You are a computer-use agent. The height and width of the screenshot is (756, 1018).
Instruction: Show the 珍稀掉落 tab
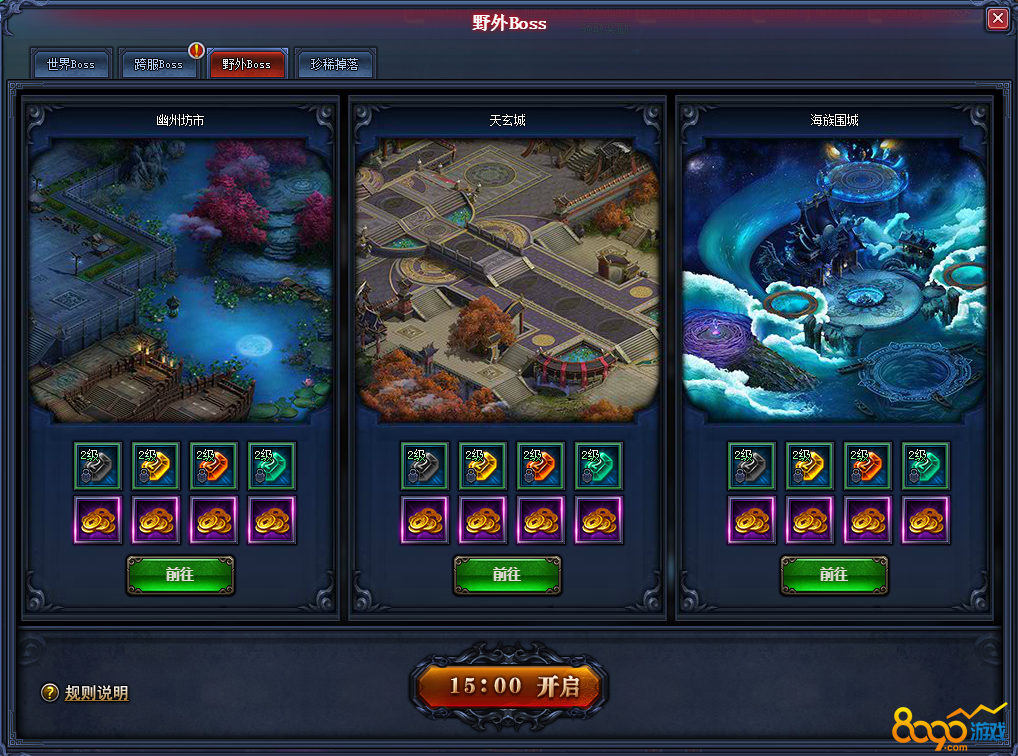335,64
